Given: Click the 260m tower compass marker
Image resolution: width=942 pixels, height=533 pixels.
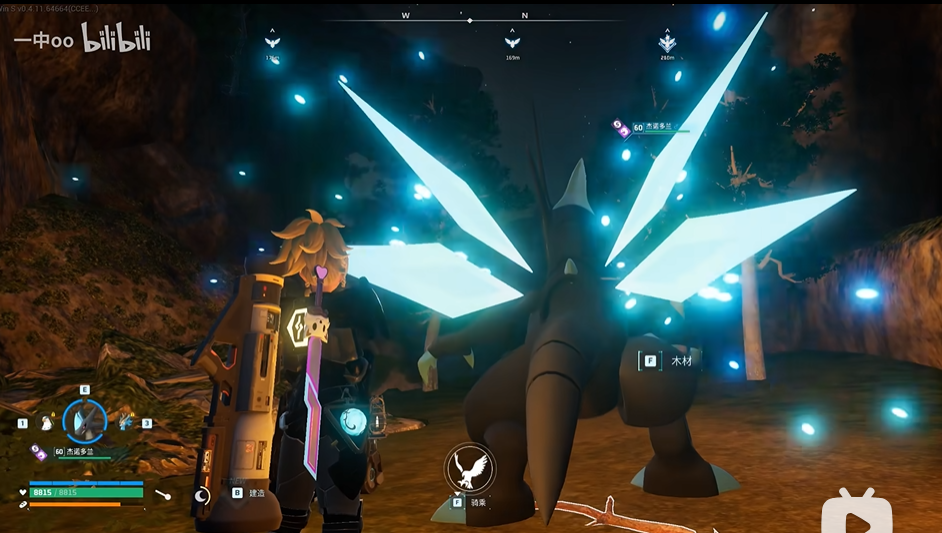Looking at the screenshot, I should click(667, 42).
